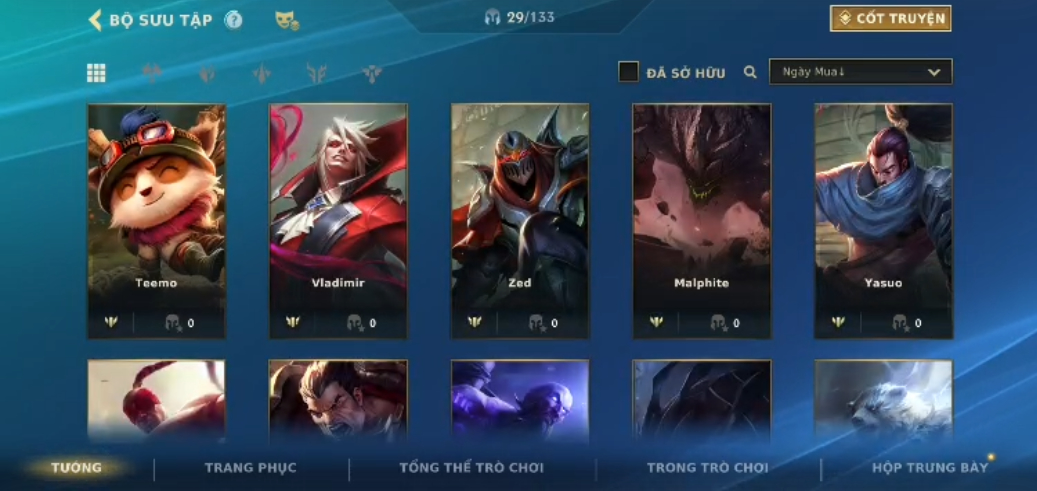This screenshot has width=1037, height=491.
Task: Open the magnifying glass search
Action: pos(750,72)
